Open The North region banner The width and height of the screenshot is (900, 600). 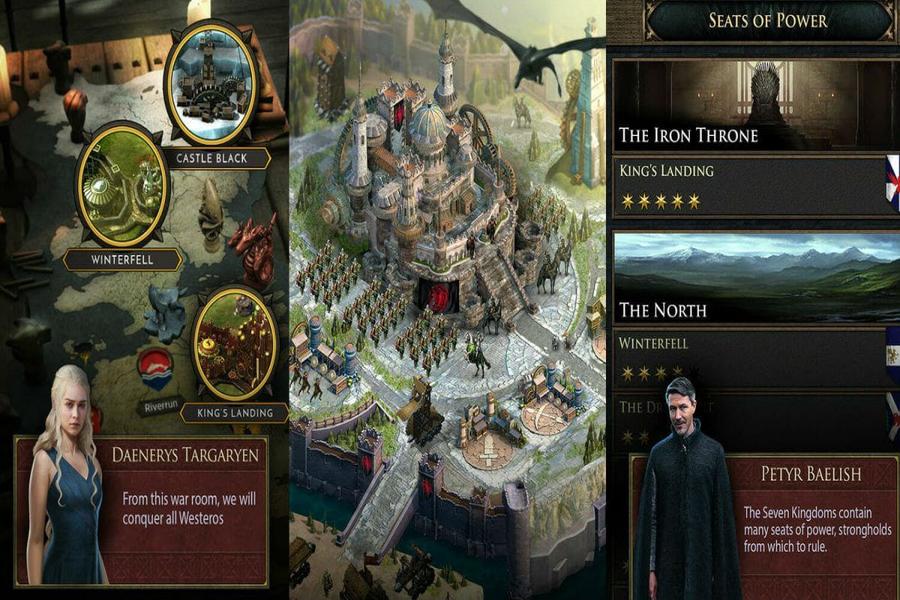point(755,278)
